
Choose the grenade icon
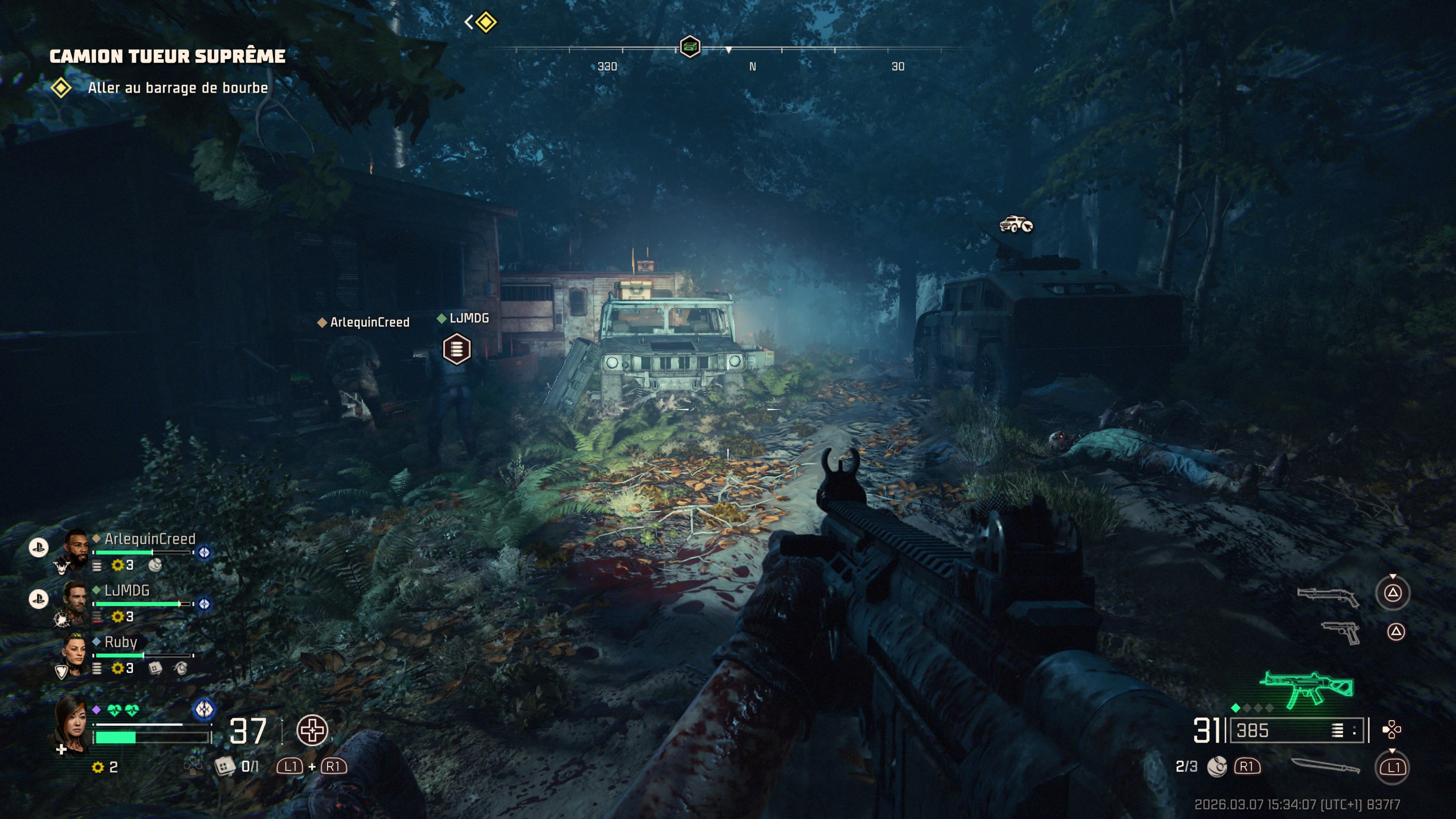1216,766
